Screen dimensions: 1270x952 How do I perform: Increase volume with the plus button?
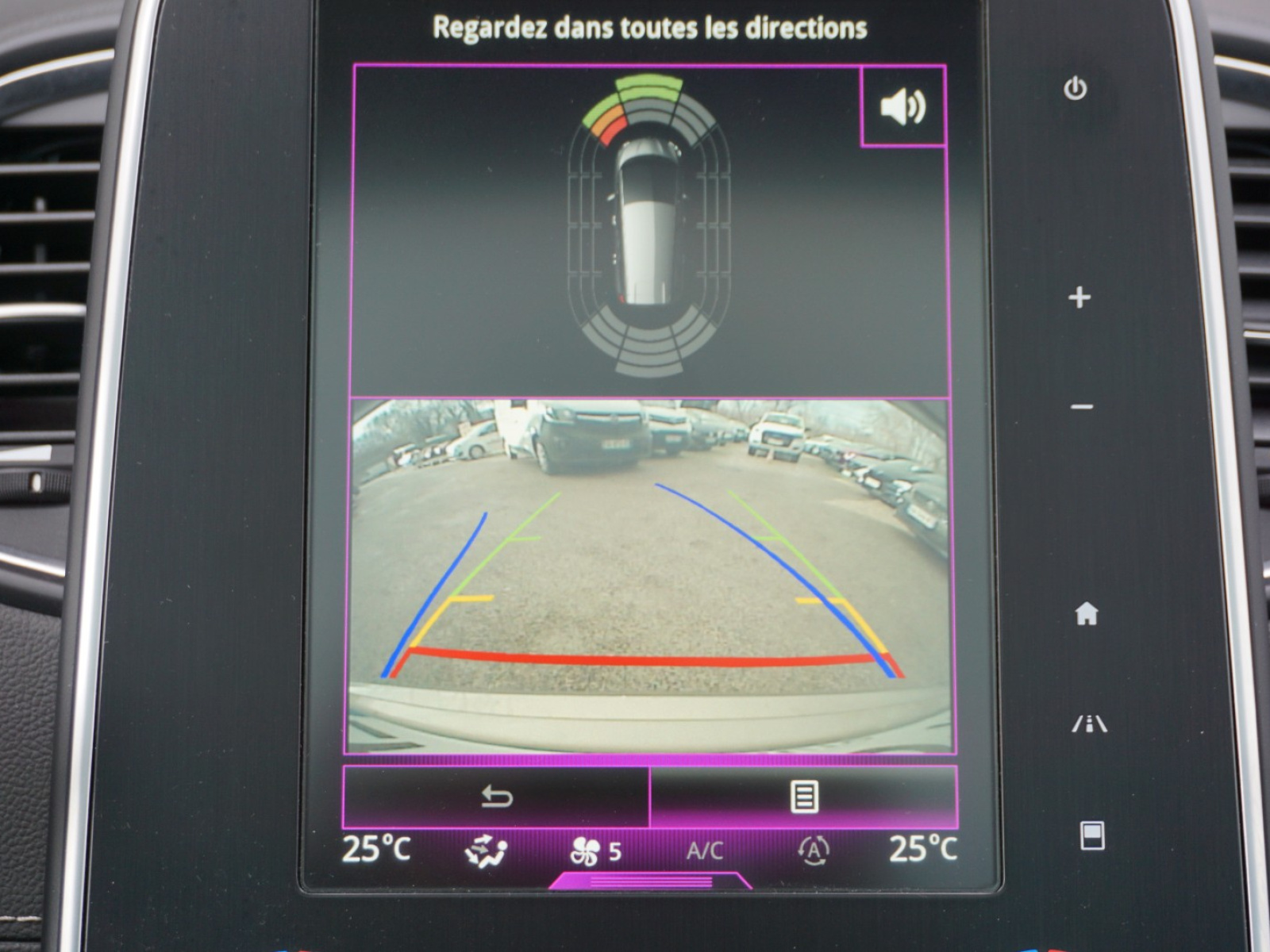(1079, 297)
